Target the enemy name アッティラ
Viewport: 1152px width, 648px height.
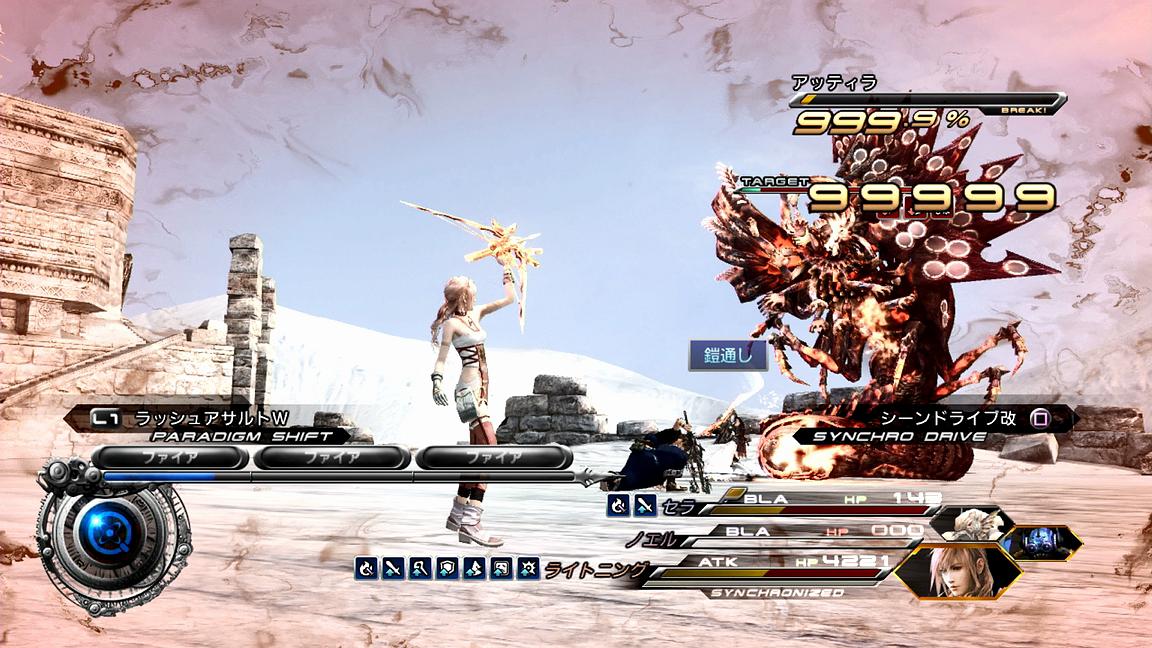click(x=820, y=83)
